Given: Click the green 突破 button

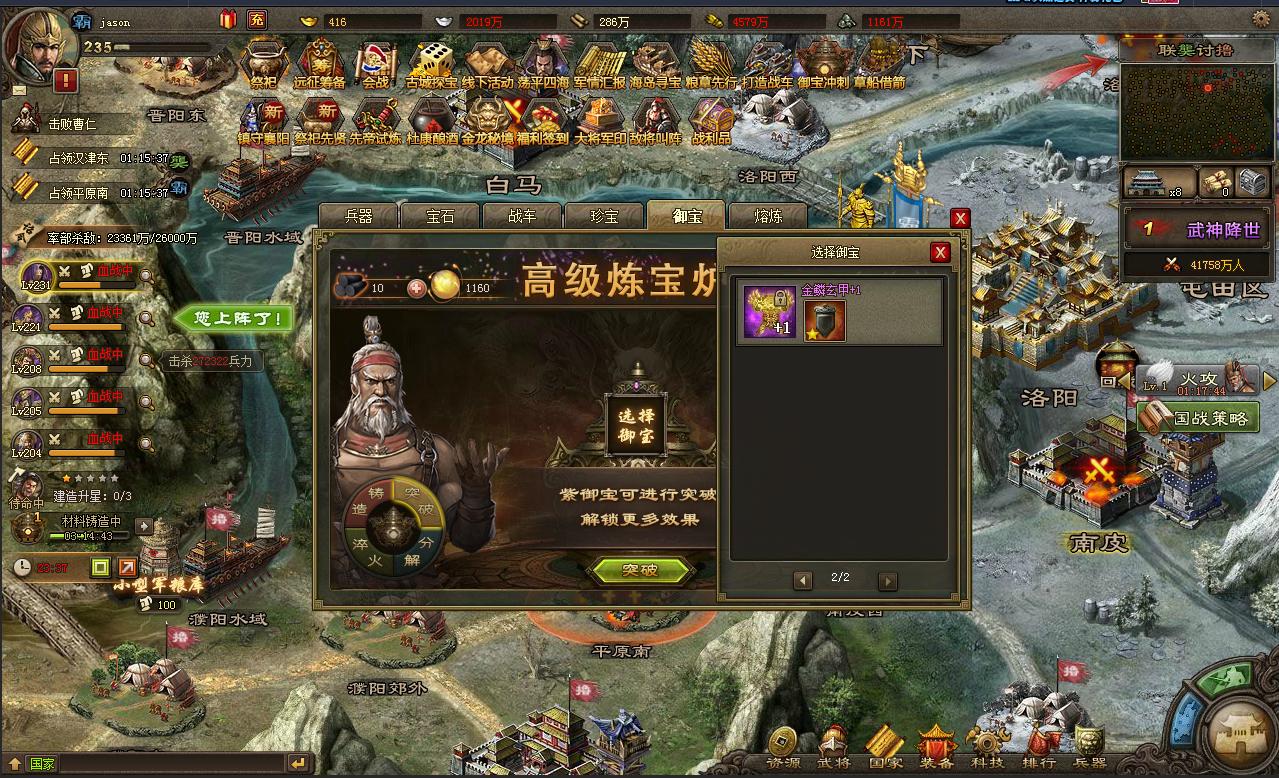Looking at the screenshot, I should tap(640, 571).
